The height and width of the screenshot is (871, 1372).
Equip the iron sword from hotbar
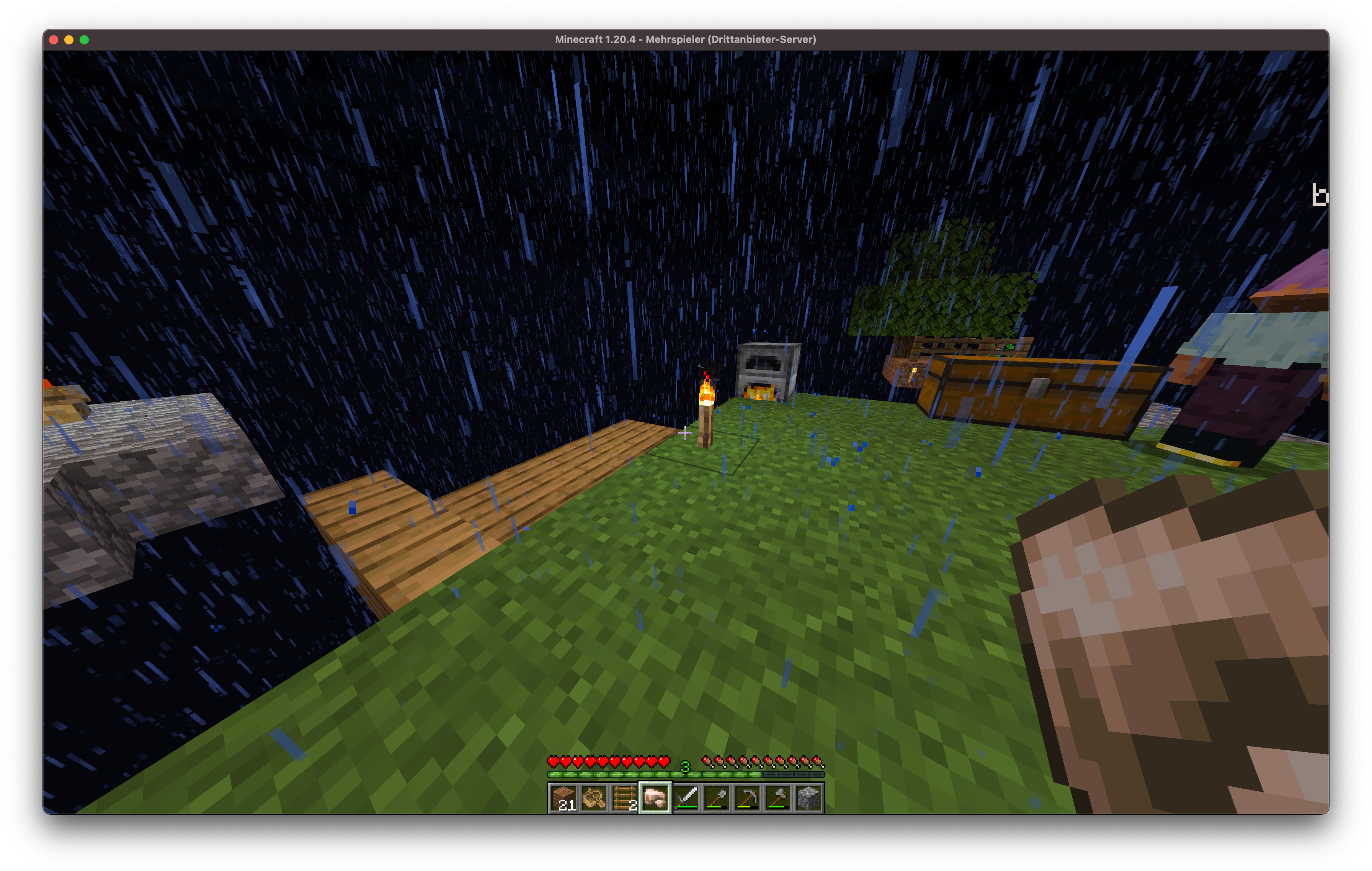(x=686, y=798)
